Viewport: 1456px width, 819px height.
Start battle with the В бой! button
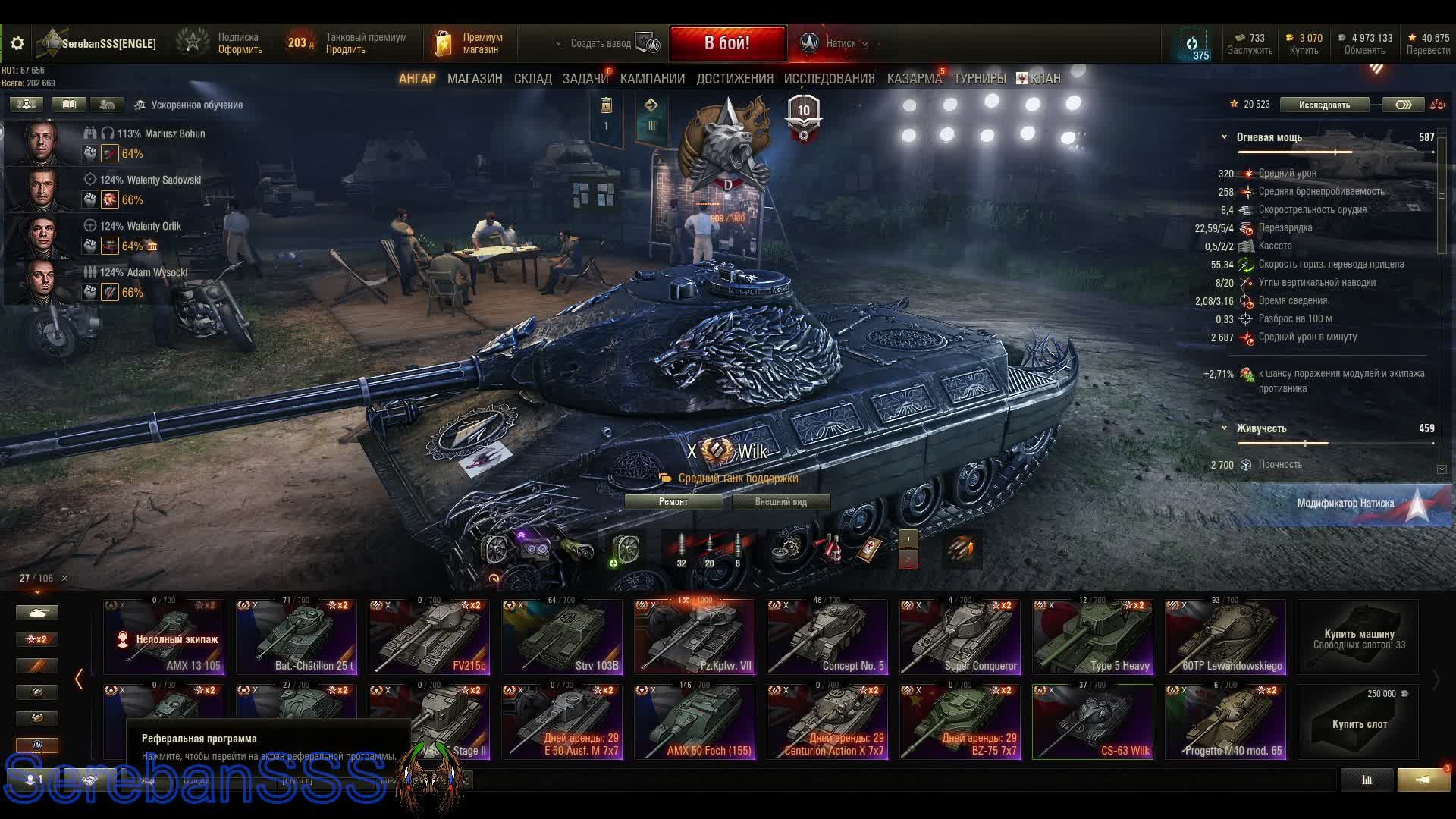(726, 43)
